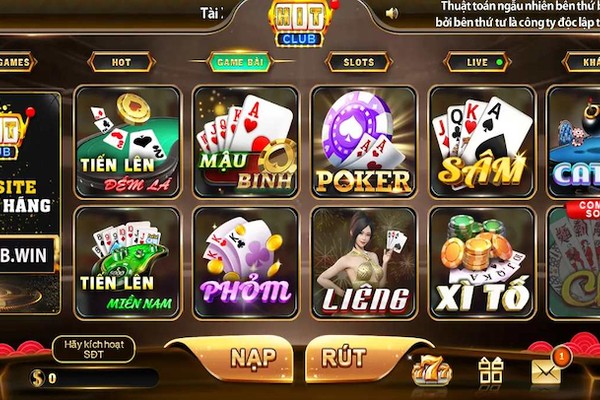Select the Tiến Lên Miền Nam game
The height and width of the screenshot is (400, 600).
pyautogui.click(x=127, y=262)
